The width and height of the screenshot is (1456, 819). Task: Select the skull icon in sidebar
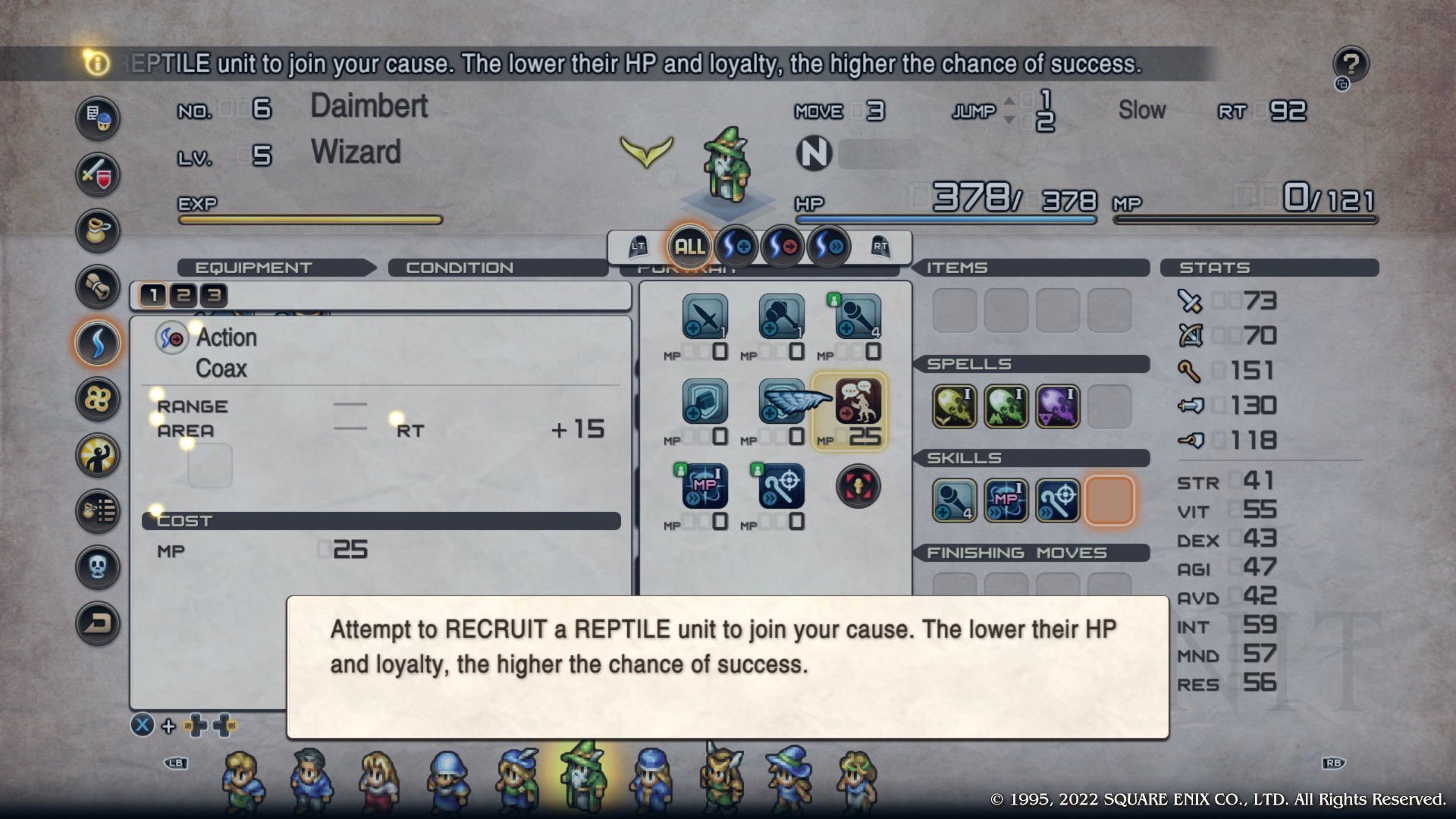pyautogui.click(x=98, y=566)
